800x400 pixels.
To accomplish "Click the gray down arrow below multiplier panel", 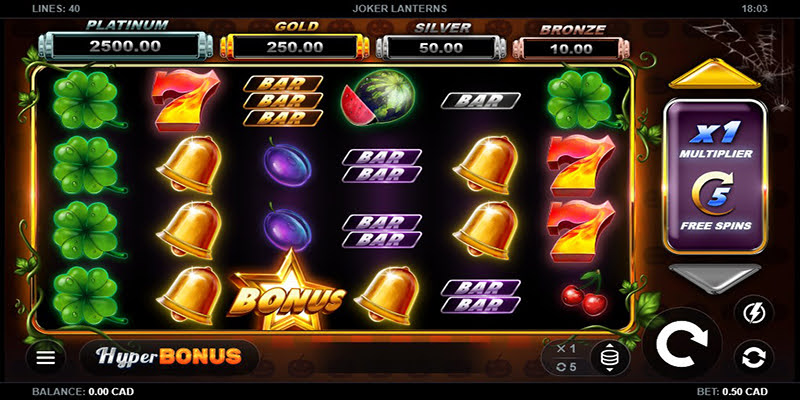I will 714,280.
